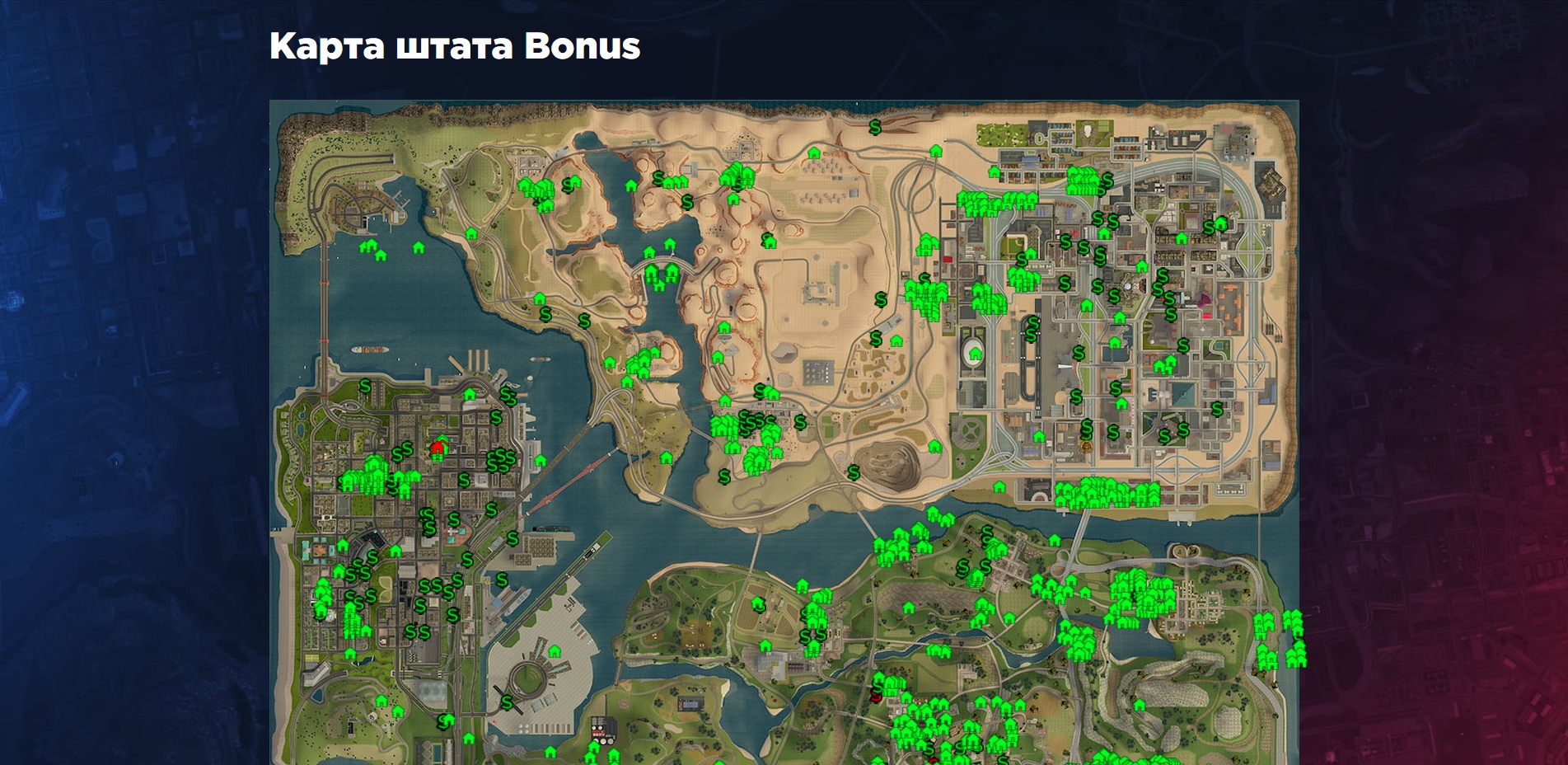Choose the house marker at the quarry's upper edge

click(934, 447)
